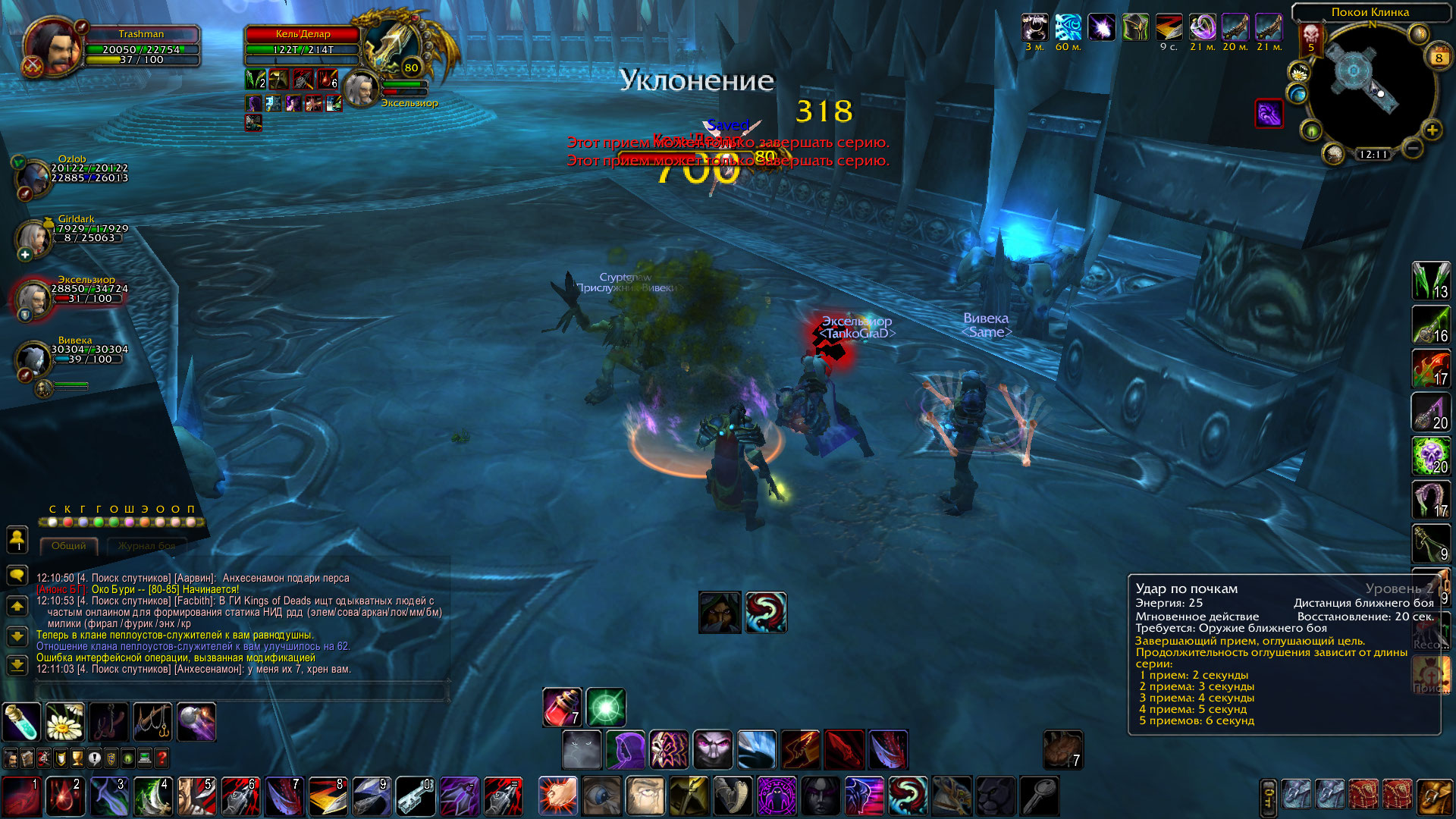This screenshot has width=1456, height=819.
Task: Target party member Вивека's frame
Action: [x=34, y=359]
